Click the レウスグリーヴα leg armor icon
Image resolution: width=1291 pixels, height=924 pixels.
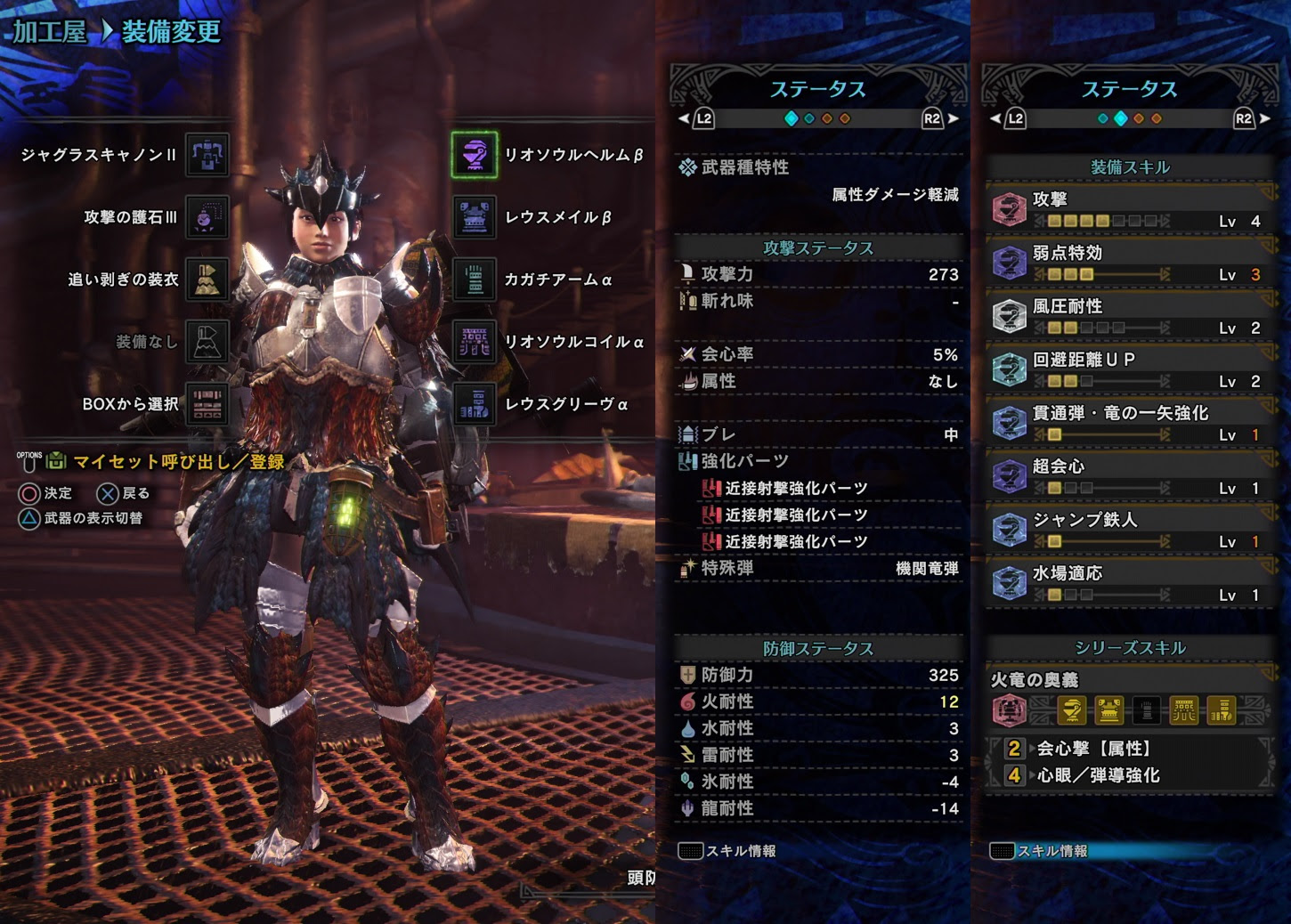[472, 403]
